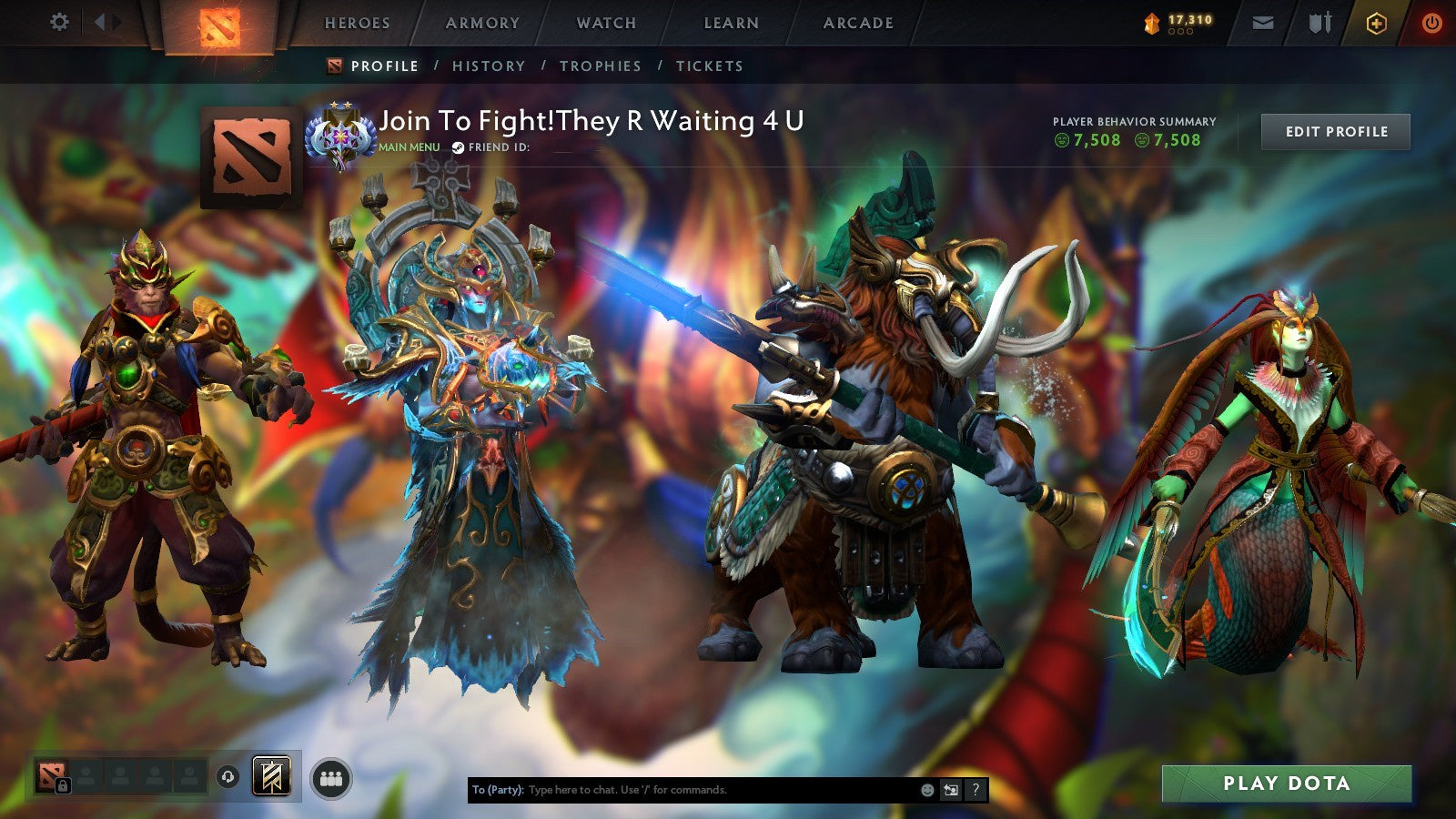This screenshot has width=1456, height=819.
Task: Open the friends list group icon
Action: 333,778
